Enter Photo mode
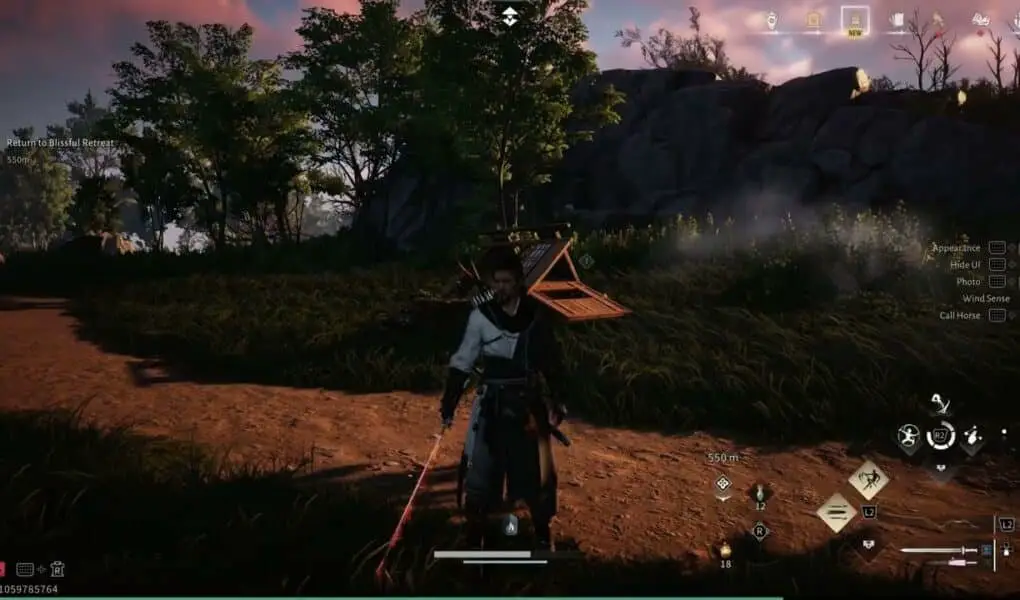The width and height of the screenshot is (1020, 600). (968, 282)
